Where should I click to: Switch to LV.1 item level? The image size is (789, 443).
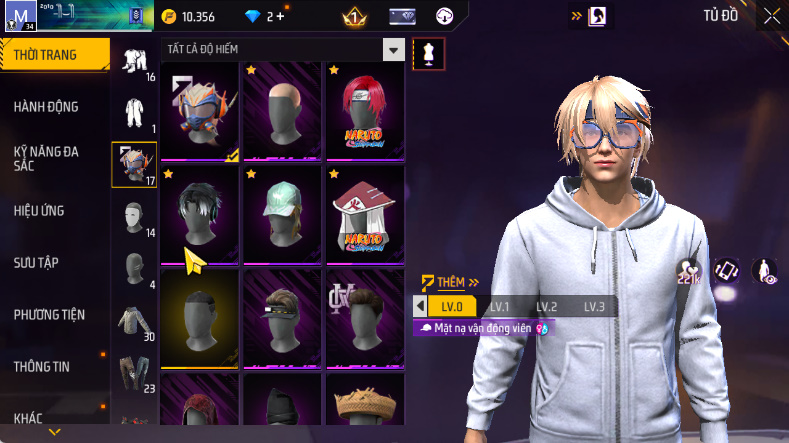(499, 306)
